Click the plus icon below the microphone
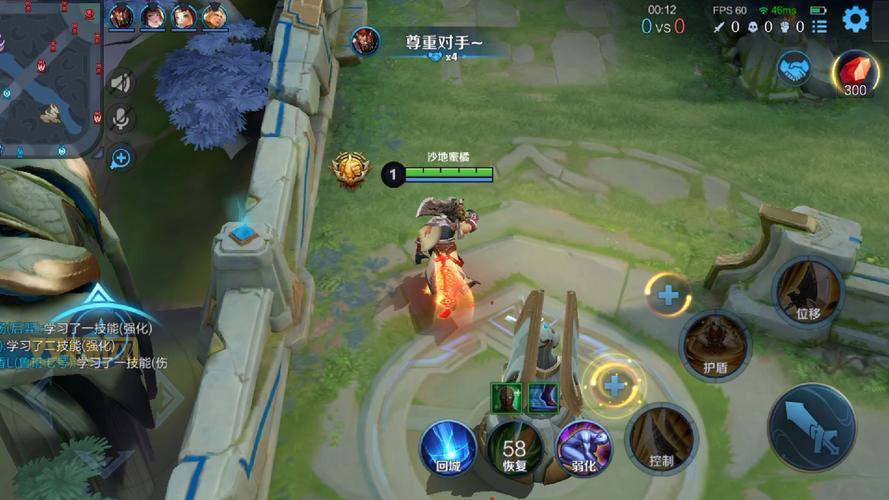Screen dimensions: 889x500 [x=120, y=158]
